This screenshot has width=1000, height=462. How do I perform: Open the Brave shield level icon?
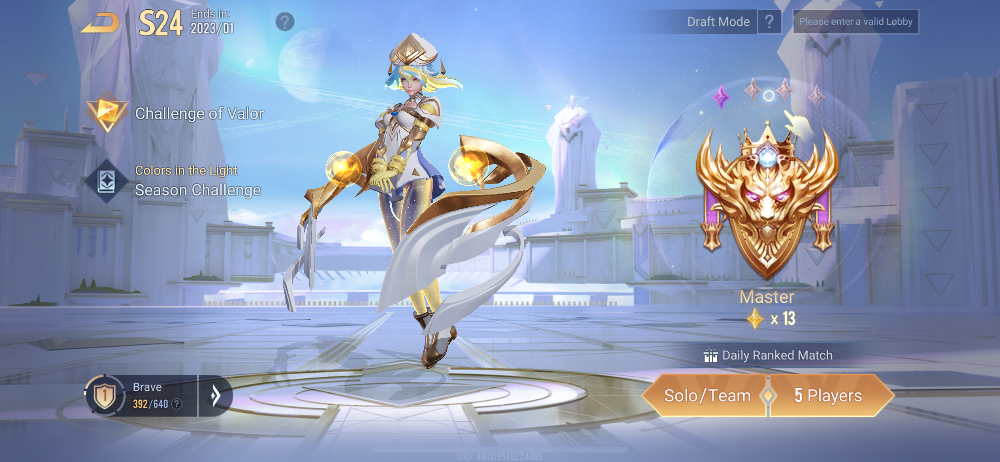click(103, 396)
